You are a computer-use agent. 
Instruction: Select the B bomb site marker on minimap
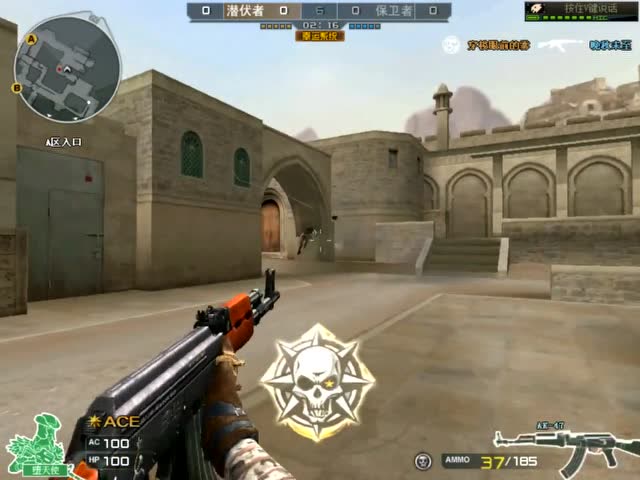16,88
